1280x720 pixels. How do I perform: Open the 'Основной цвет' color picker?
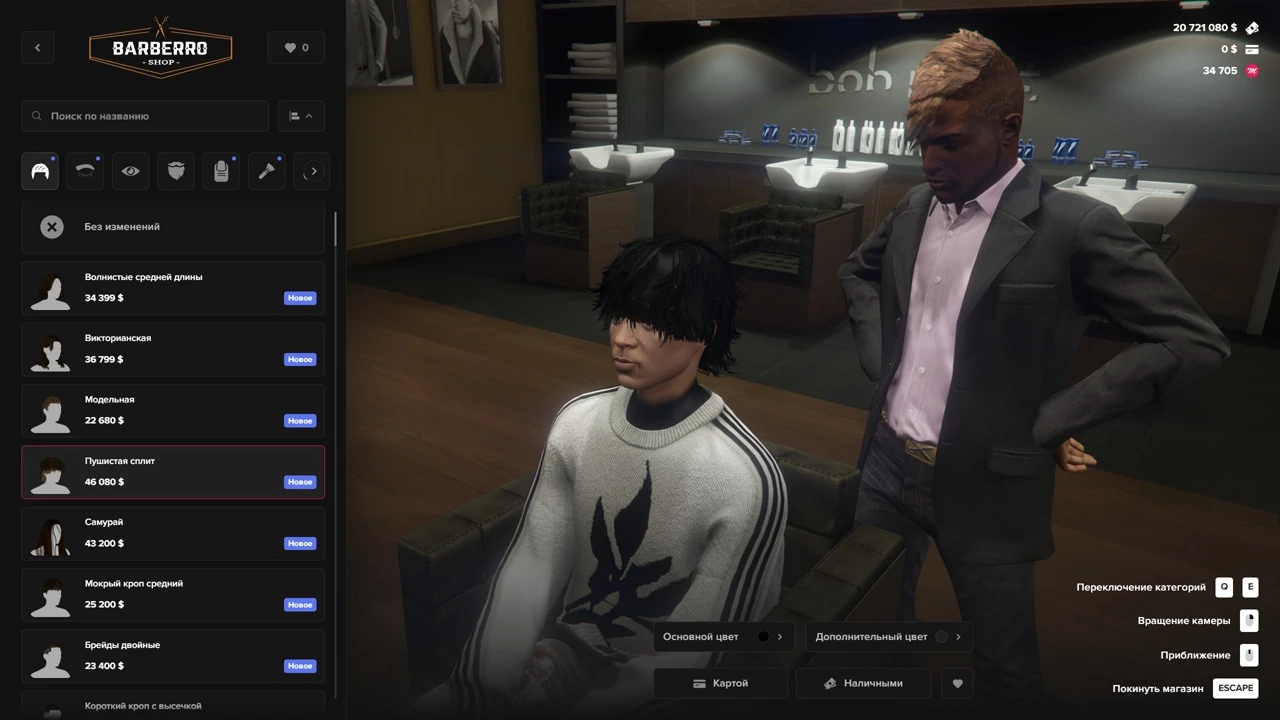coord(722,637)
